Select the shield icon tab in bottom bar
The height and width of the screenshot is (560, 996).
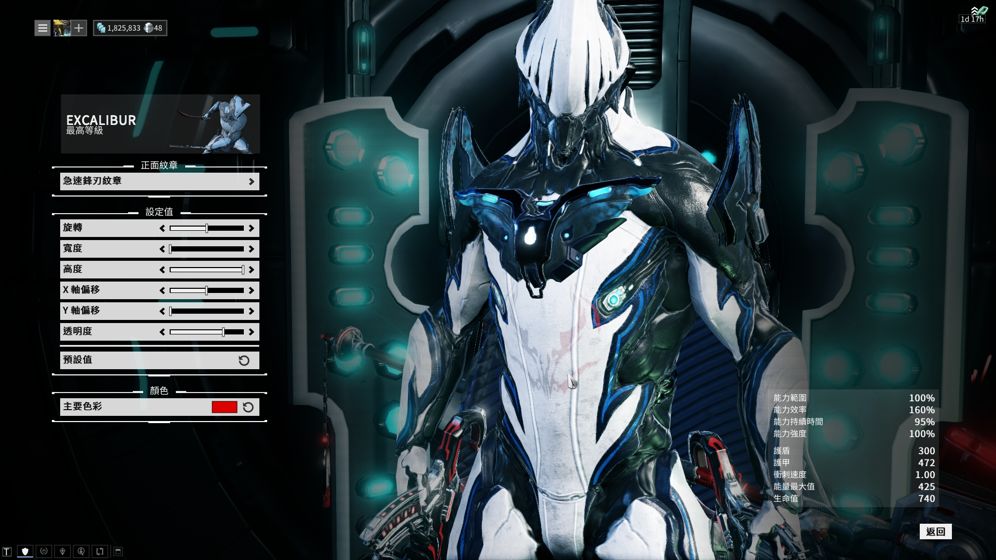(x=25, y=551)
